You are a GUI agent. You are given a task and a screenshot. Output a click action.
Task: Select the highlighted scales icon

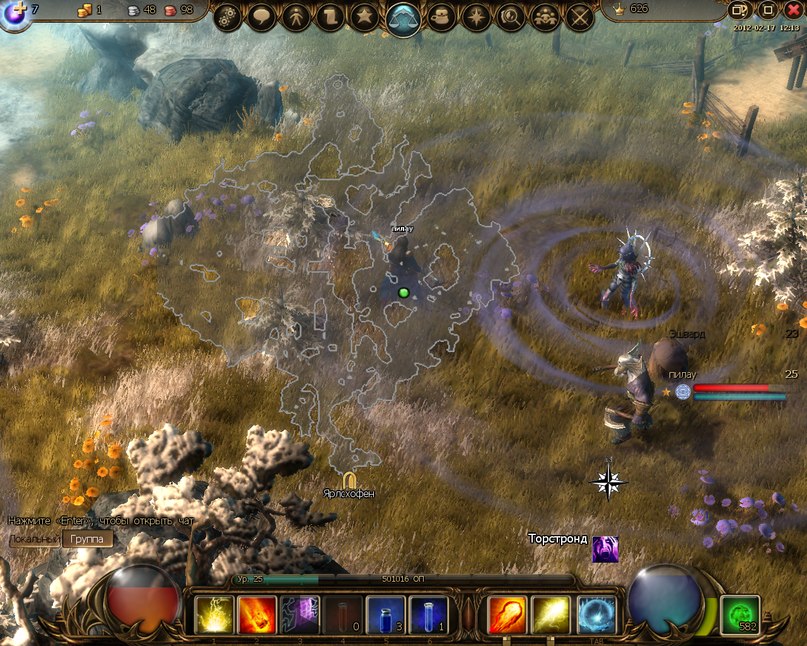pyautogui.click(x=403, y=18)
